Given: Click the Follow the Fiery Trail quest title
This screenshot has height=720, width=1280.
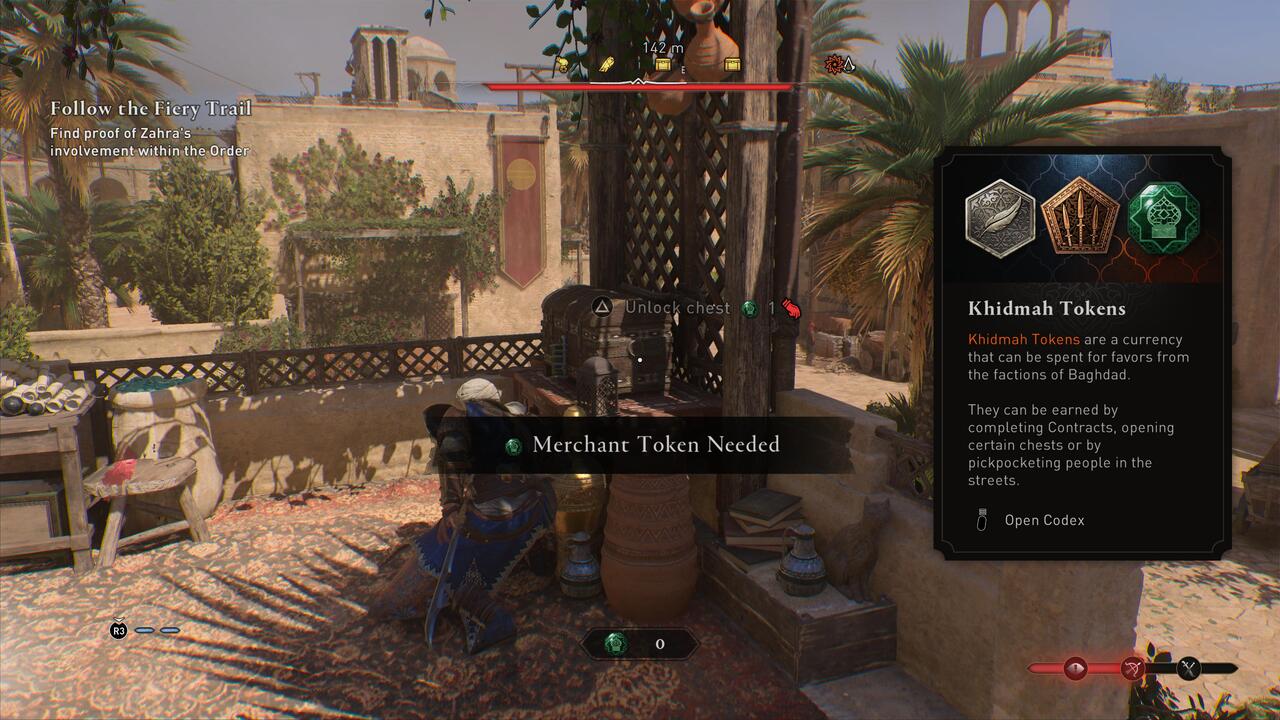Looking at the screenshot, I should pos(150,108).
